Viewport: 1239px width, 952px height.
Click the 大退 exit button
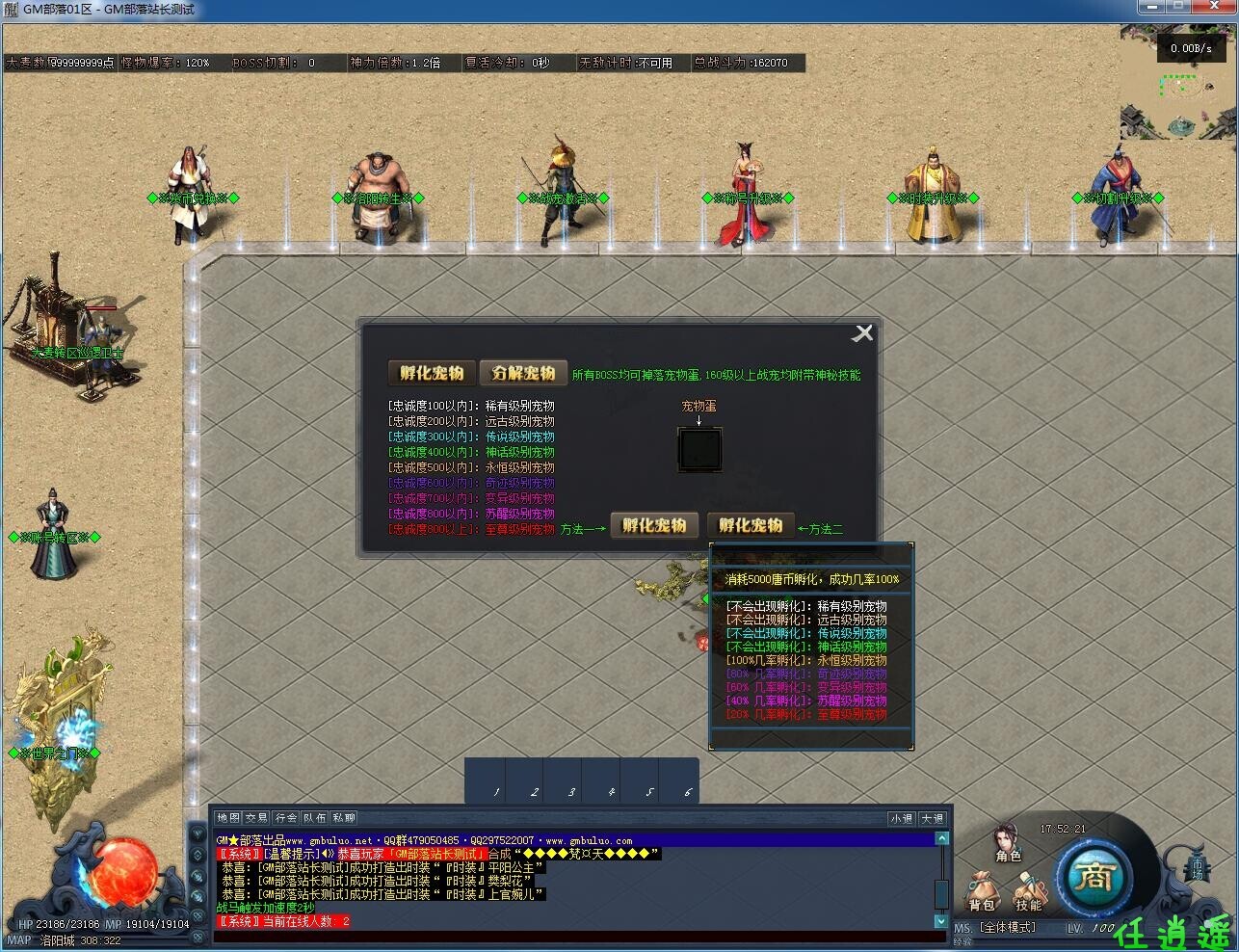(x=932, y=817)
